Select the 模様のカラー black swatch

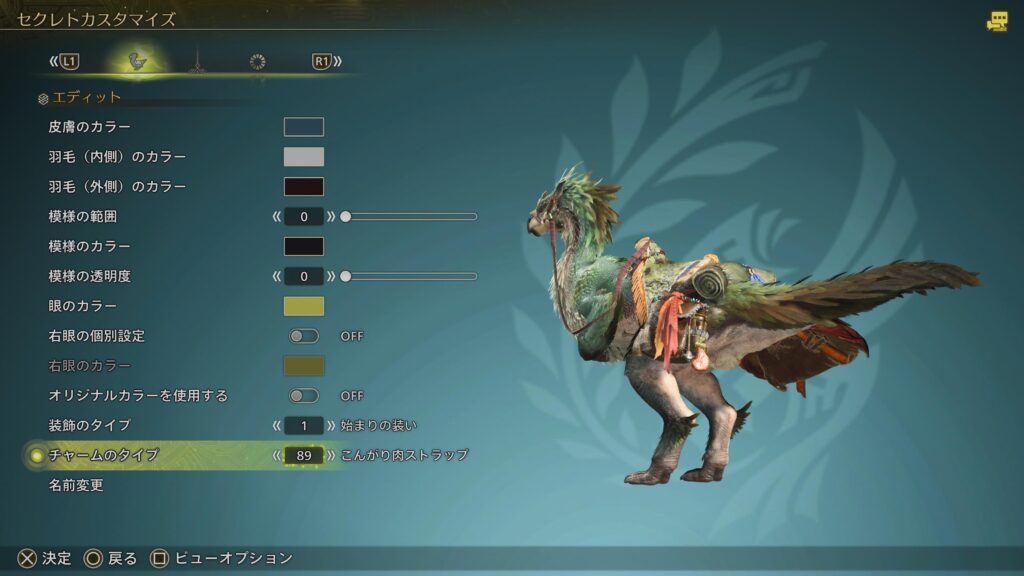coord(304,246)
